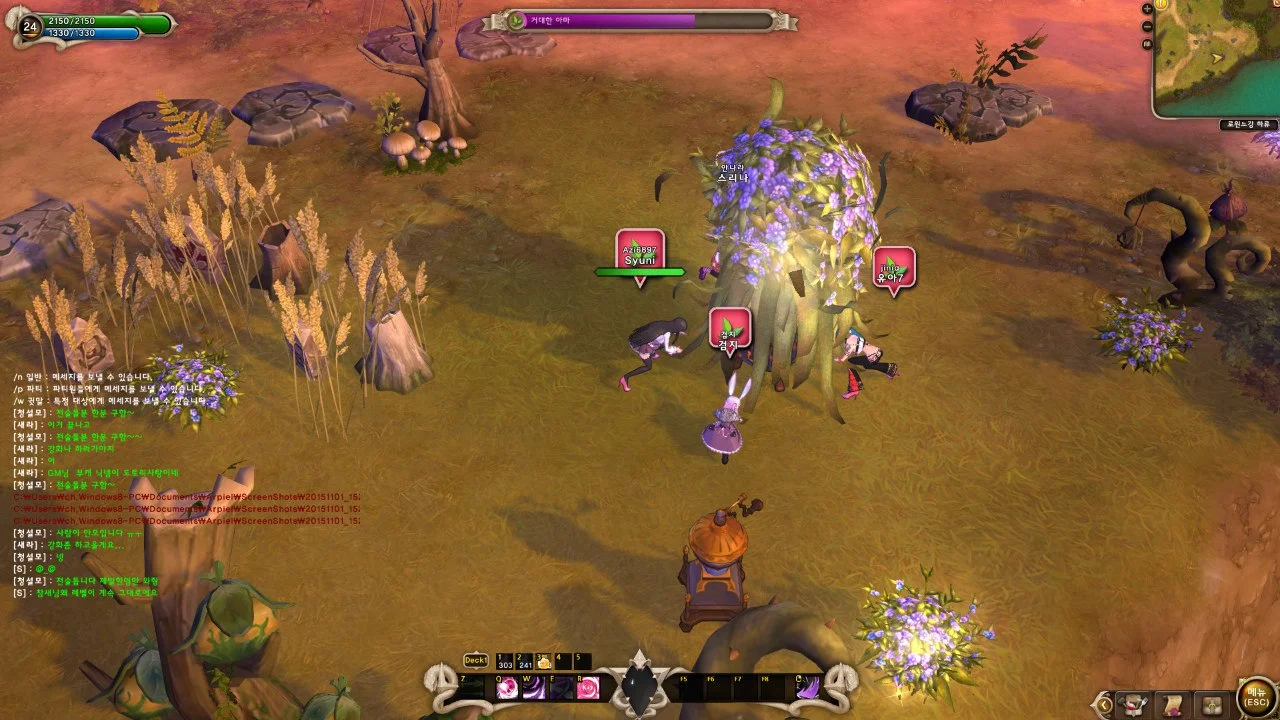Use the orange potion in slot 3
Viewport: 1280px width, 720px height.
click(545, 661)
